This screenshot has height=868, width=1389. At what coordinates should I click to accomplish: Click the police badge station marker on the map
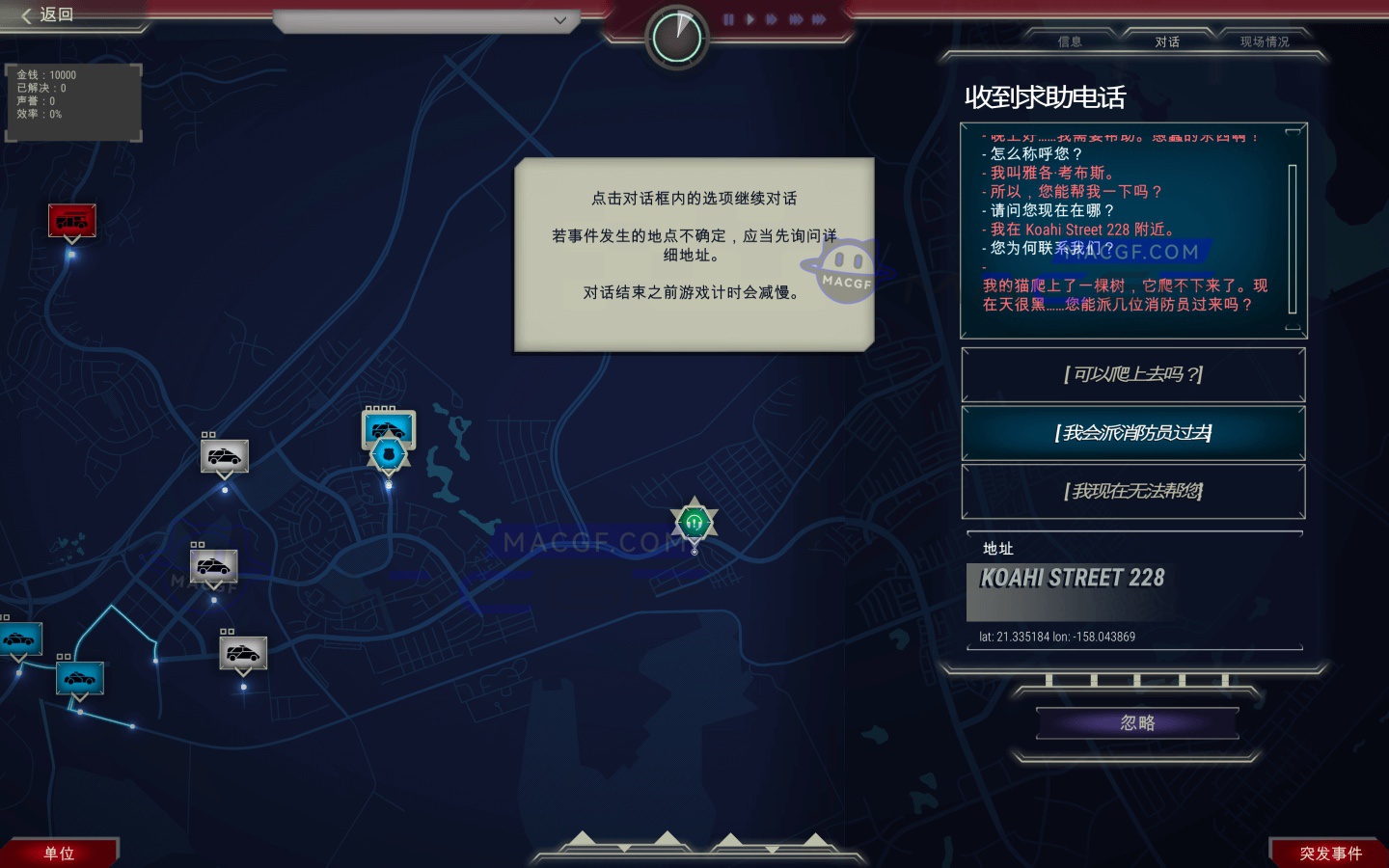click(x=388, y=455)
